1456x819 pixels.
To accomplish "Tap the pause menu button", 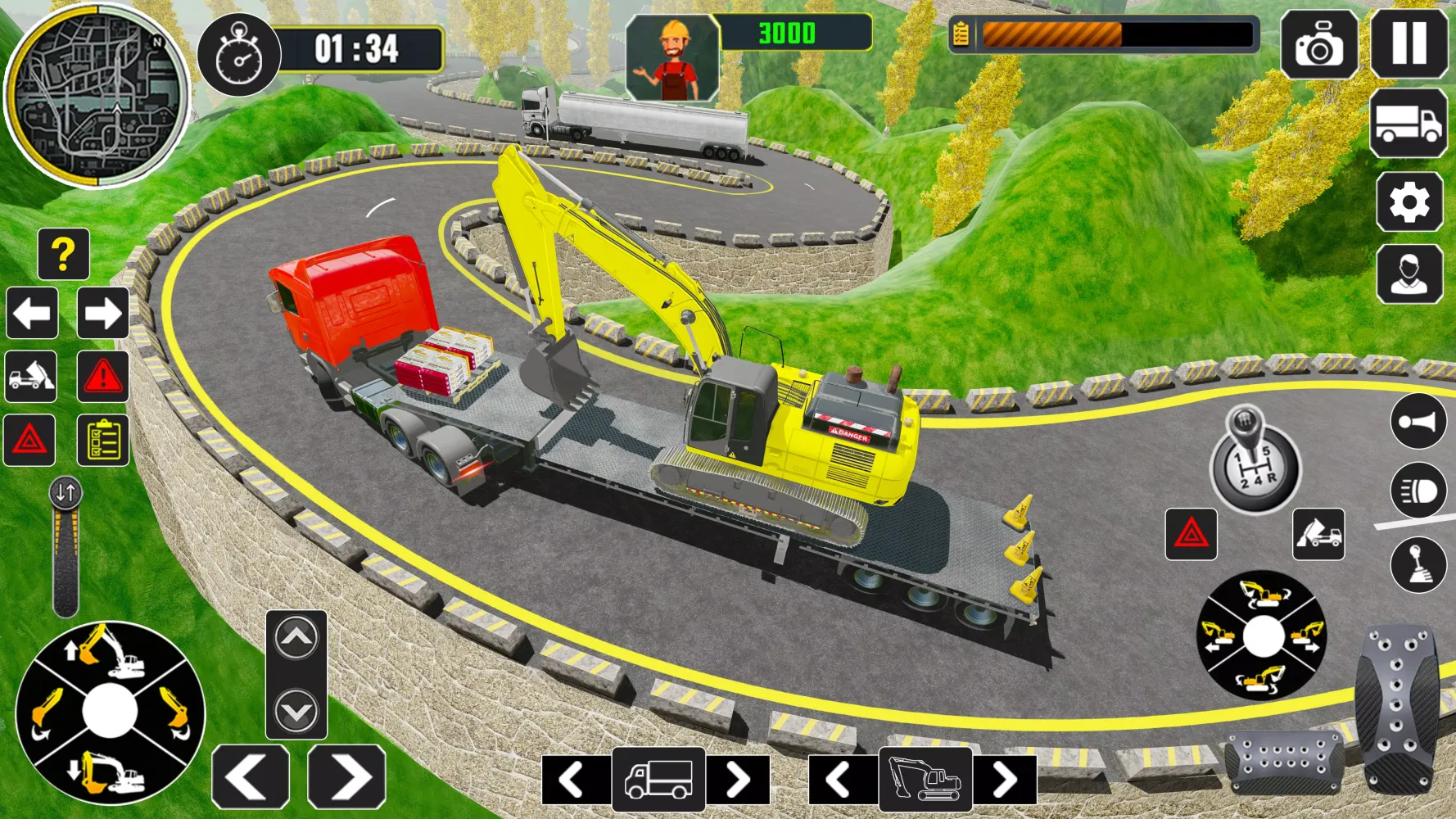I will tap(1410, 43).
